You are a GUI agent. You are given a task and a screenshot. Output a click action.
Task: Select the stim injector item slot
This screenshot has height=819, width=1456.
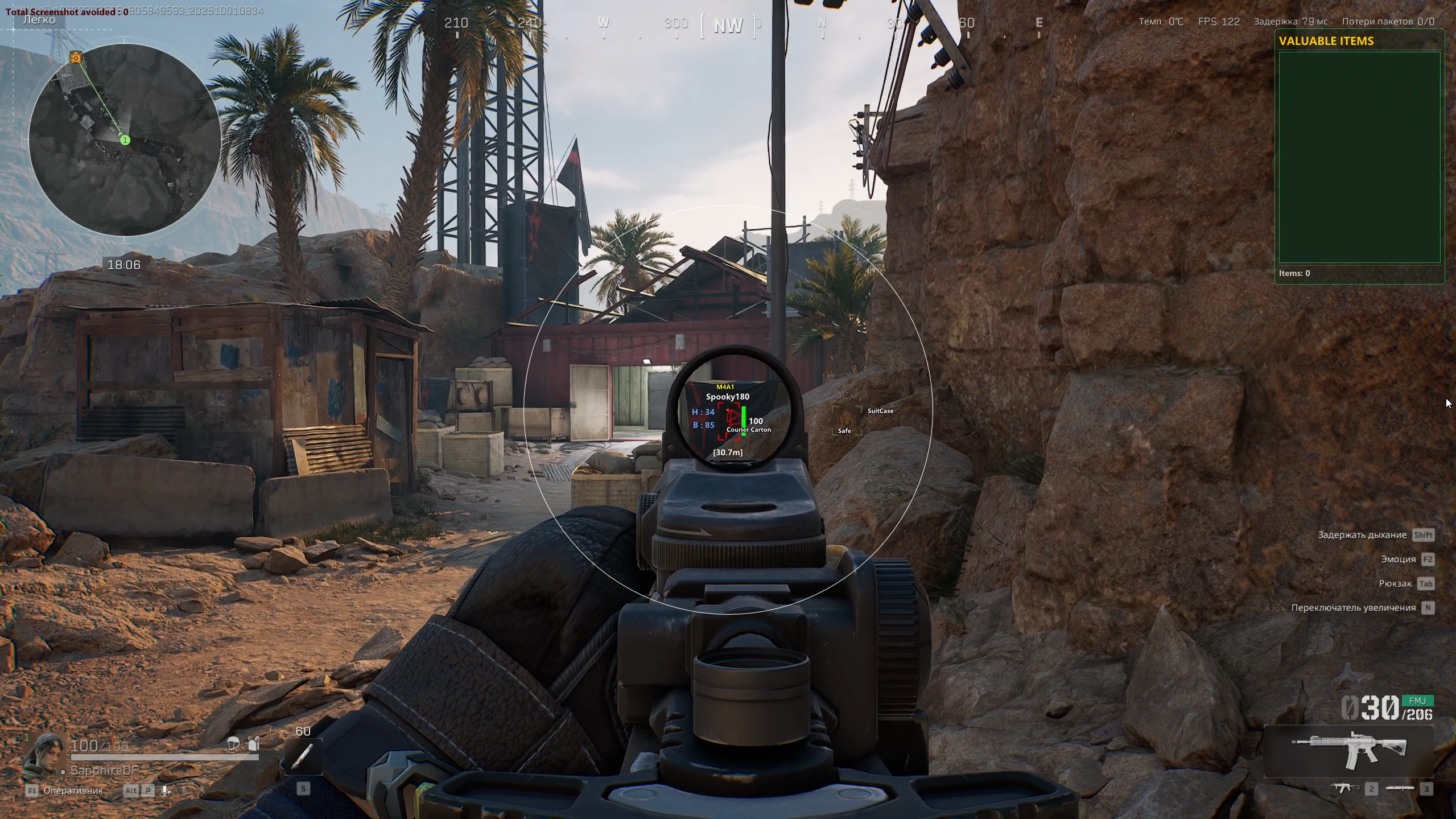(x=303, y=756)
